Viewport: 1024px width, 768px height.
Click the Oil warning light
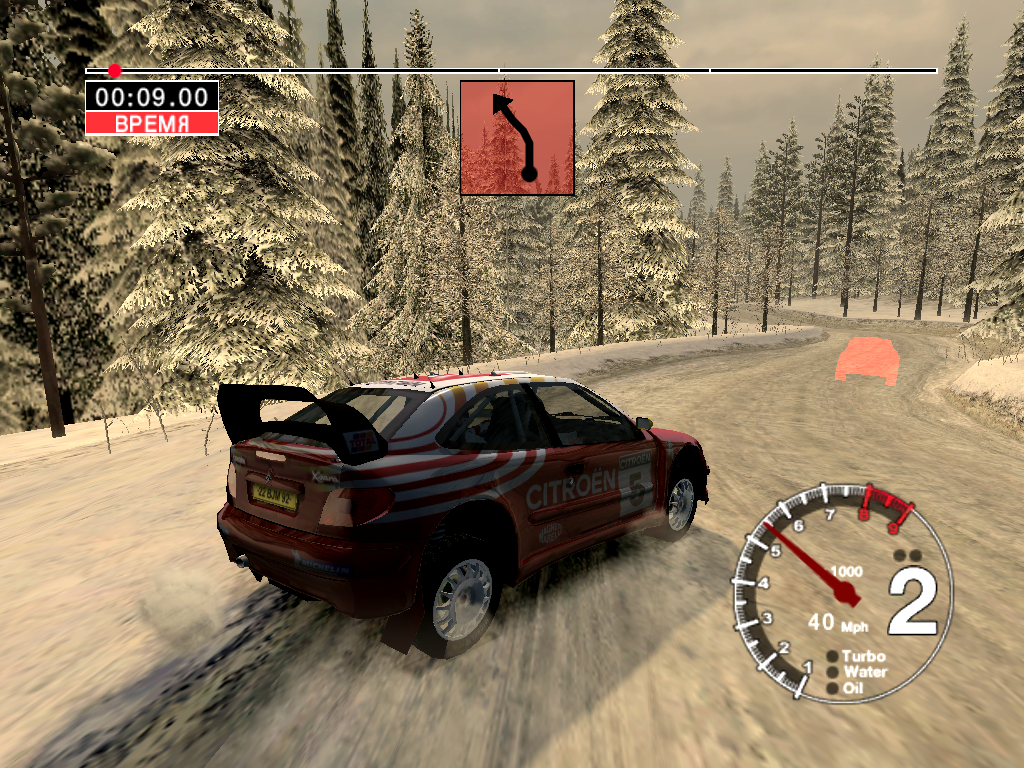coord(832,688)
